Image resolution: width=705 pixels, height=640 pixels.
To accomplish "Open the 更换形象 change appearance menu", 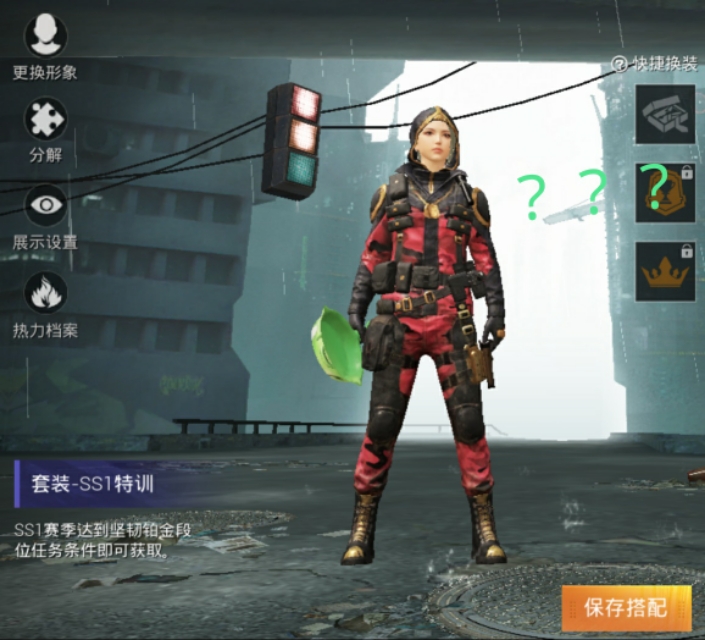I will tap(45, 37).
